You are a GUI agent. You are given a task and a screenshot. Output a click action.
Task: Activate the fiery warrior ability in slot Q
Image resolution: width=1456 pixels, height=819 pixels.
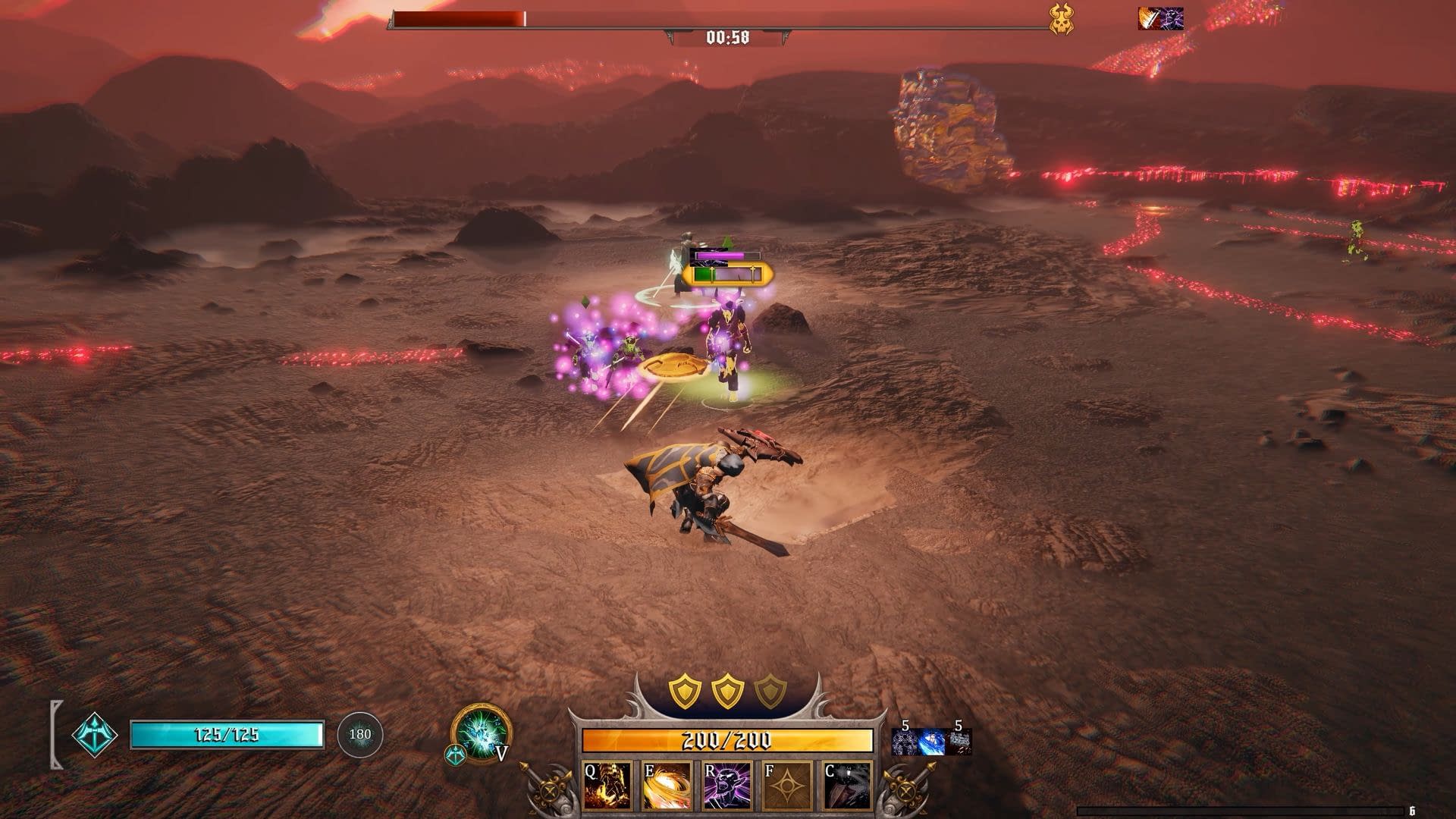point(607,786)
